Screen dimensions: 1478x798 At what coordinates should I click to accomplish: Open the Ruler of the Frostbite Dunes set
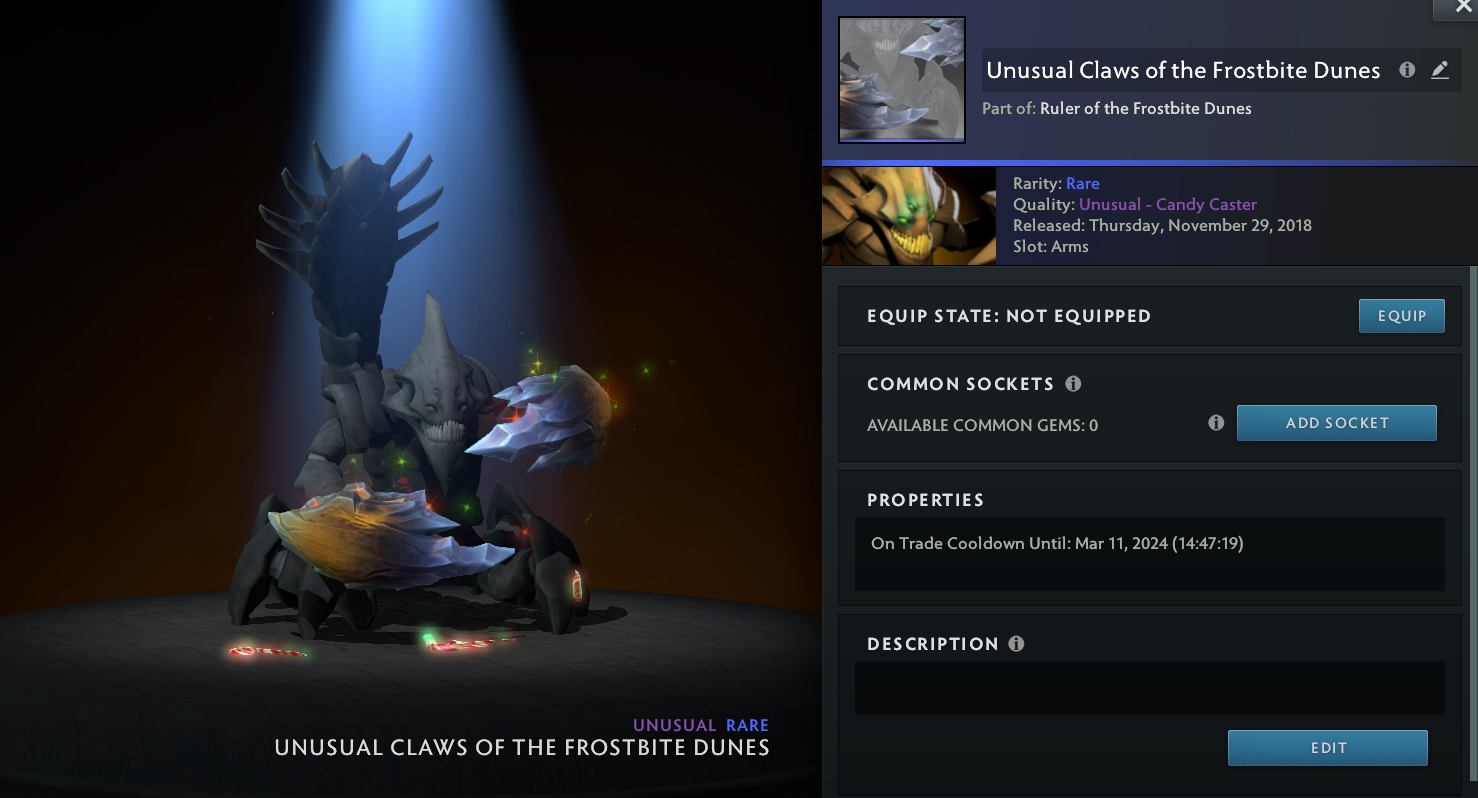coord(1145,108)
